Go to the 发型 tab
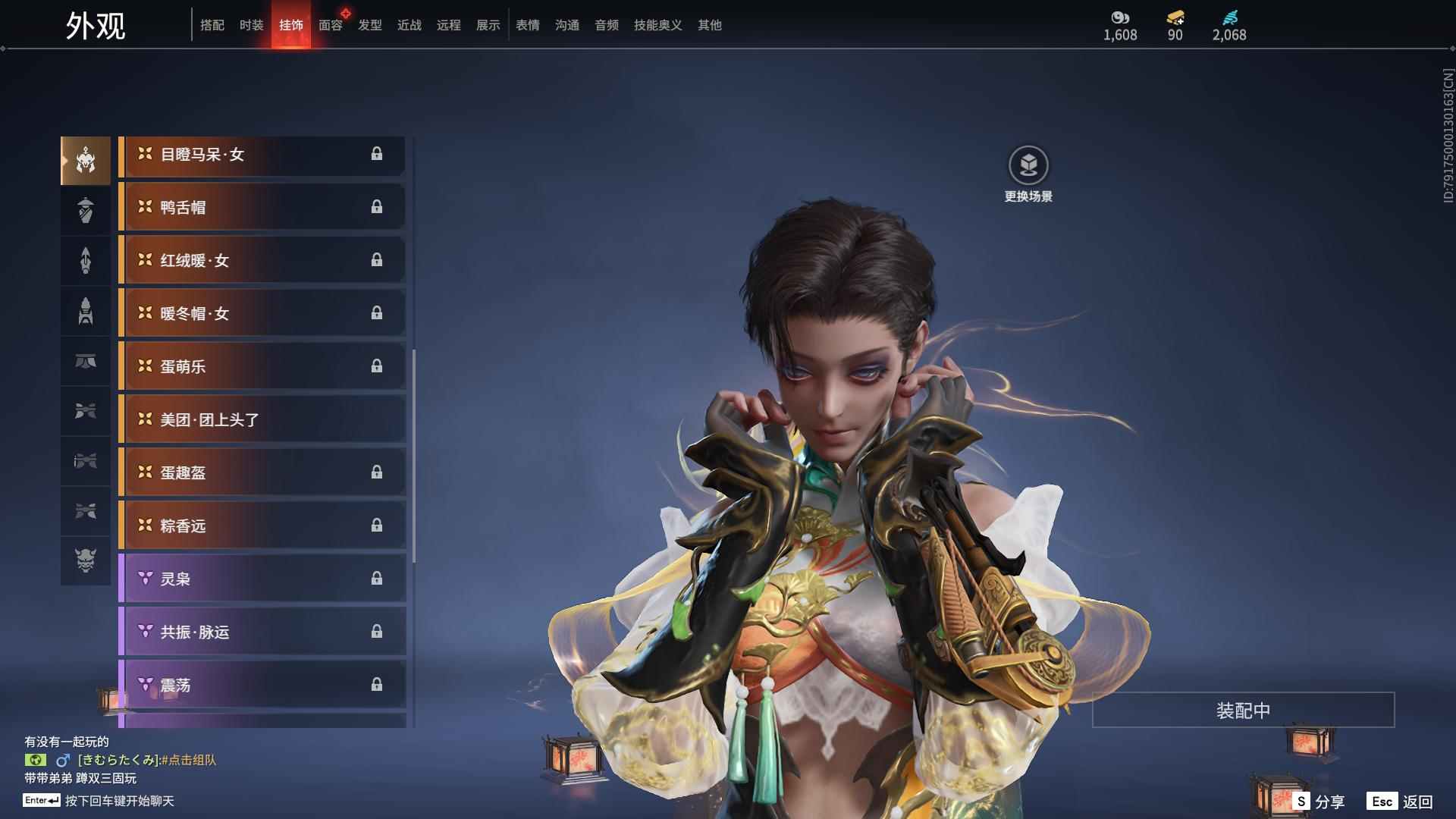Viewport: 1456px width, 819px height. [x=370, y=25]
